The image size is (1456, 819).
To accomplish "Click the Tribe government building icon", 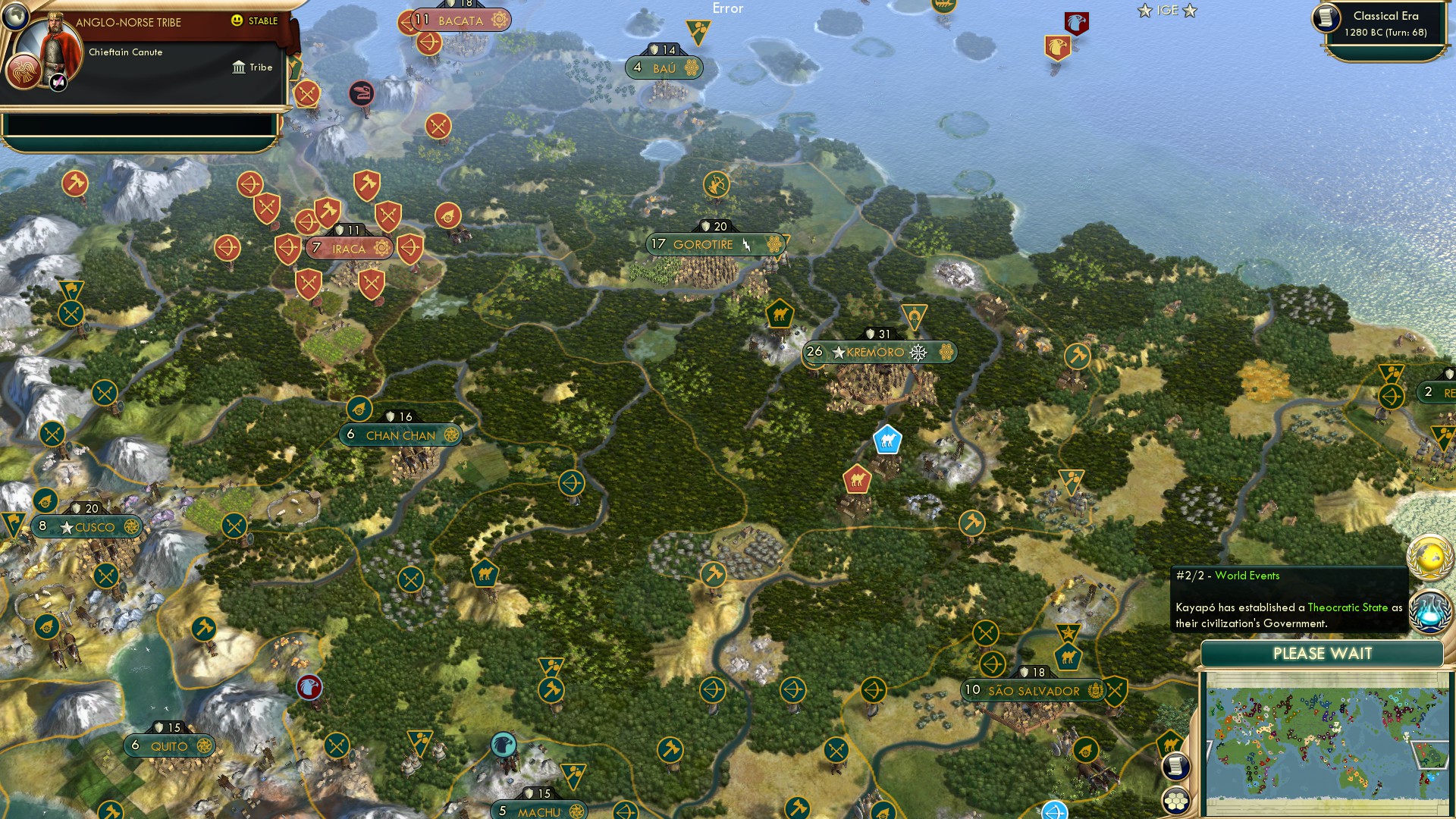I will 237,67.
